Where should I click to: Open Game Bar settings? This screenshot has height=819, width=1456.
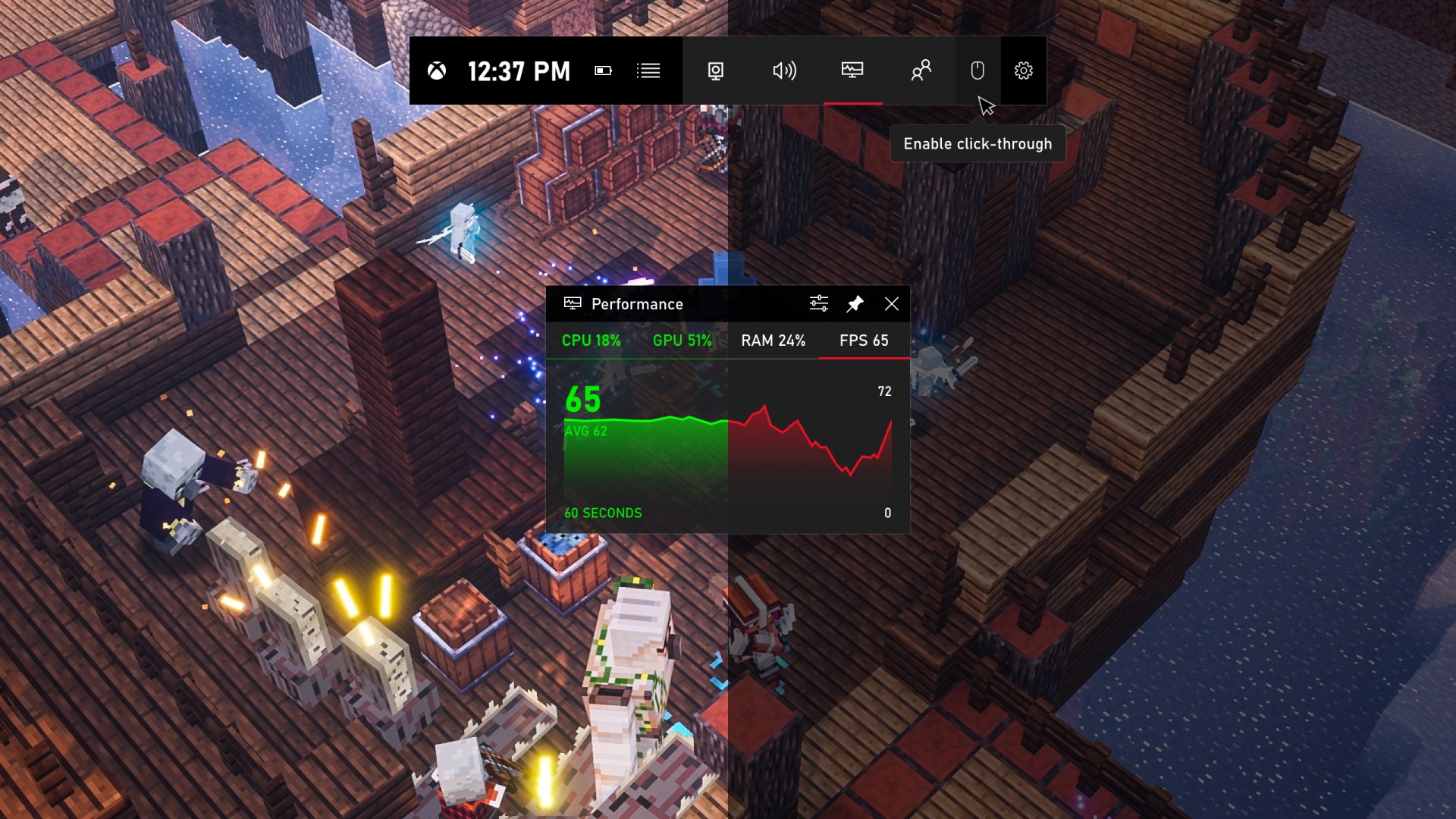click(x=1024, y=71)
